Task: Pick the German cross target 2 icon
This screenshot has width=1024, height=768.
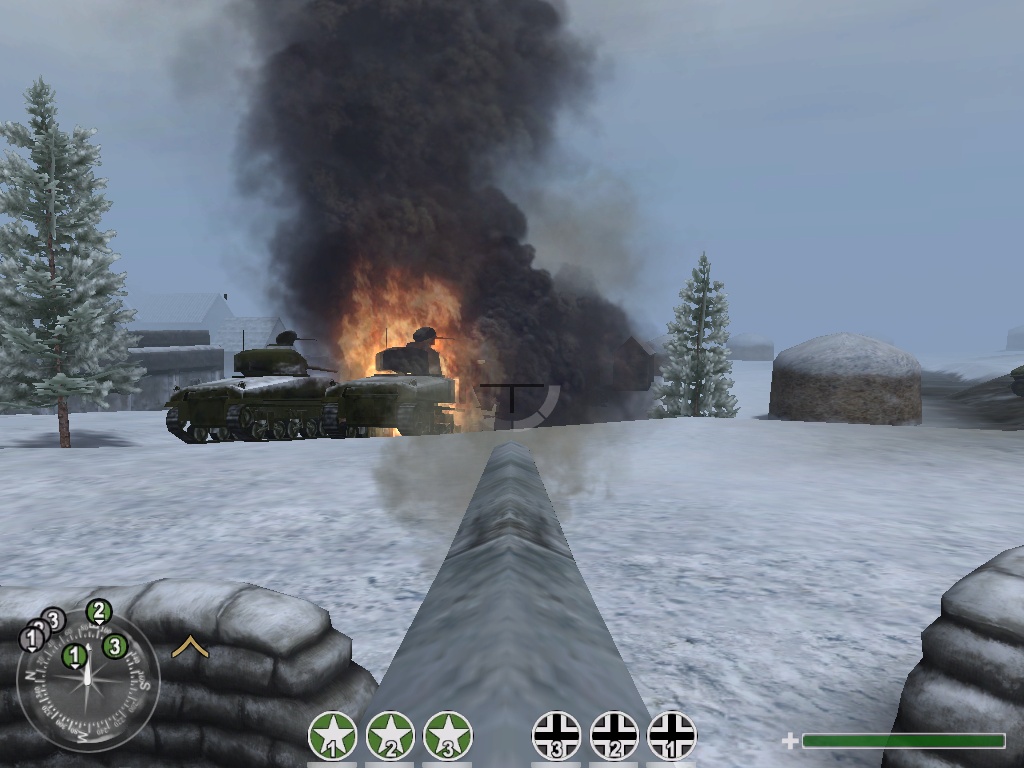Action: [614, 737]
